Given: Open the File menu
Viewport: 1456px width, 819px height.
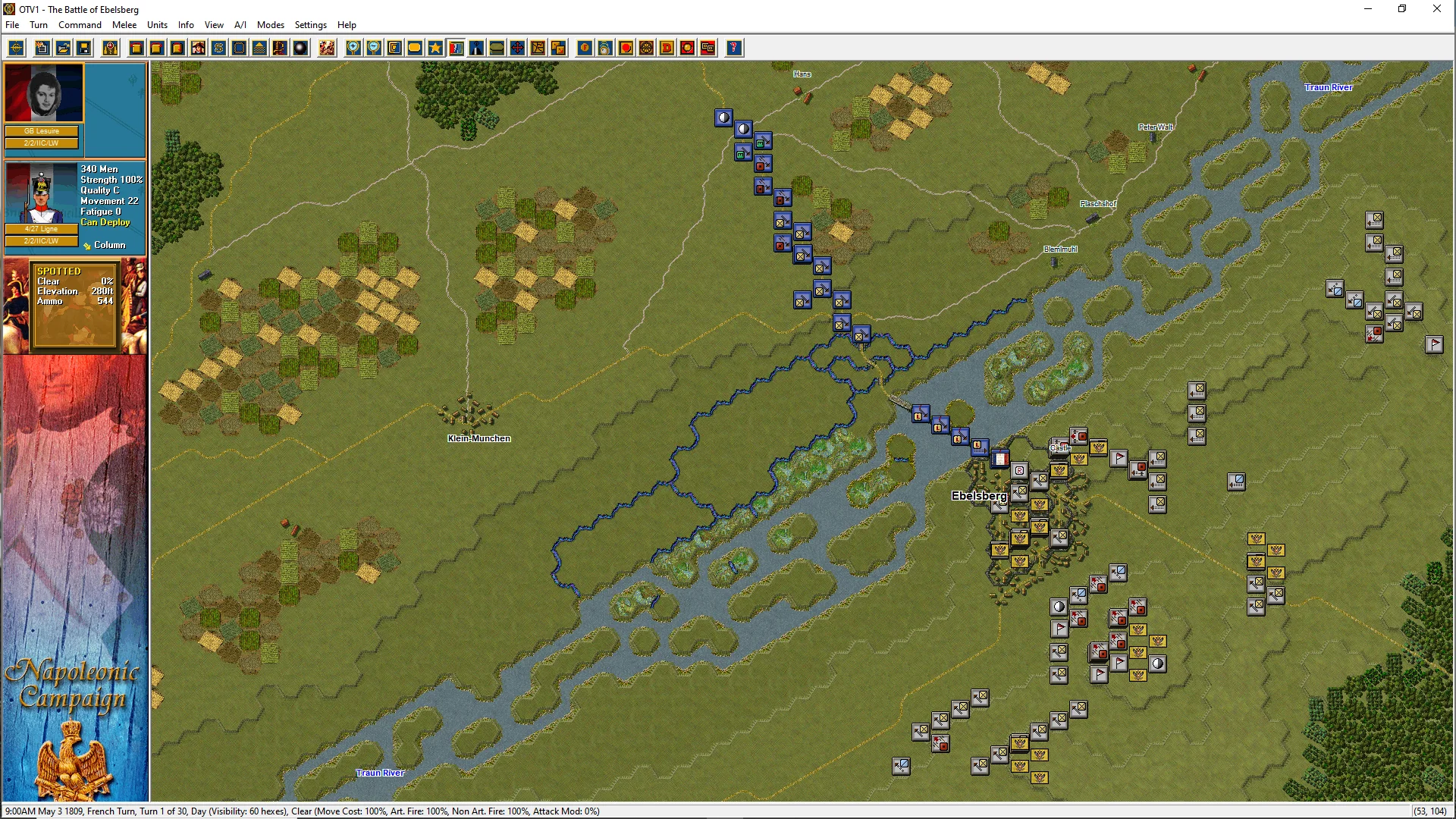Looking at the screenshot, I should [x=12, y=25].
